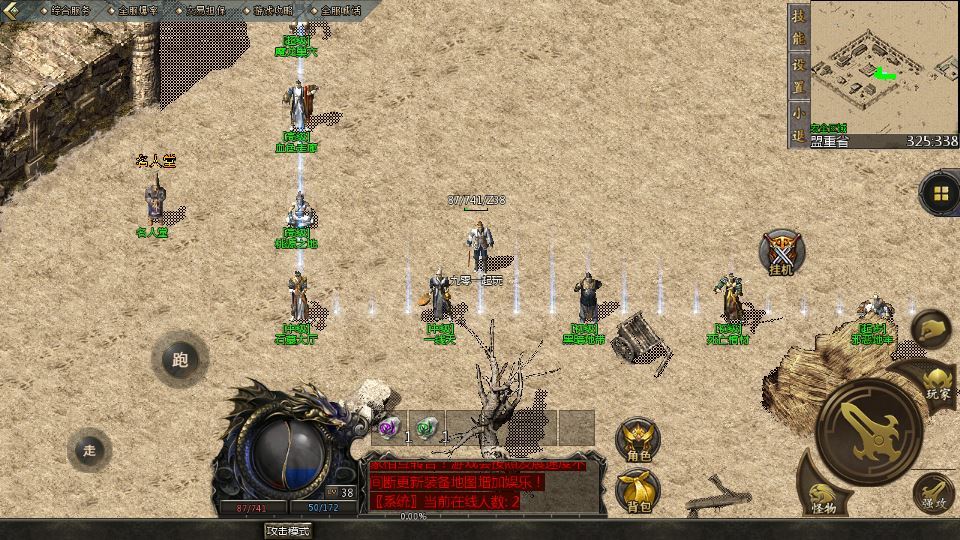
Task: Toggle the 跑 run button
Action: click(x=180, y=360)
